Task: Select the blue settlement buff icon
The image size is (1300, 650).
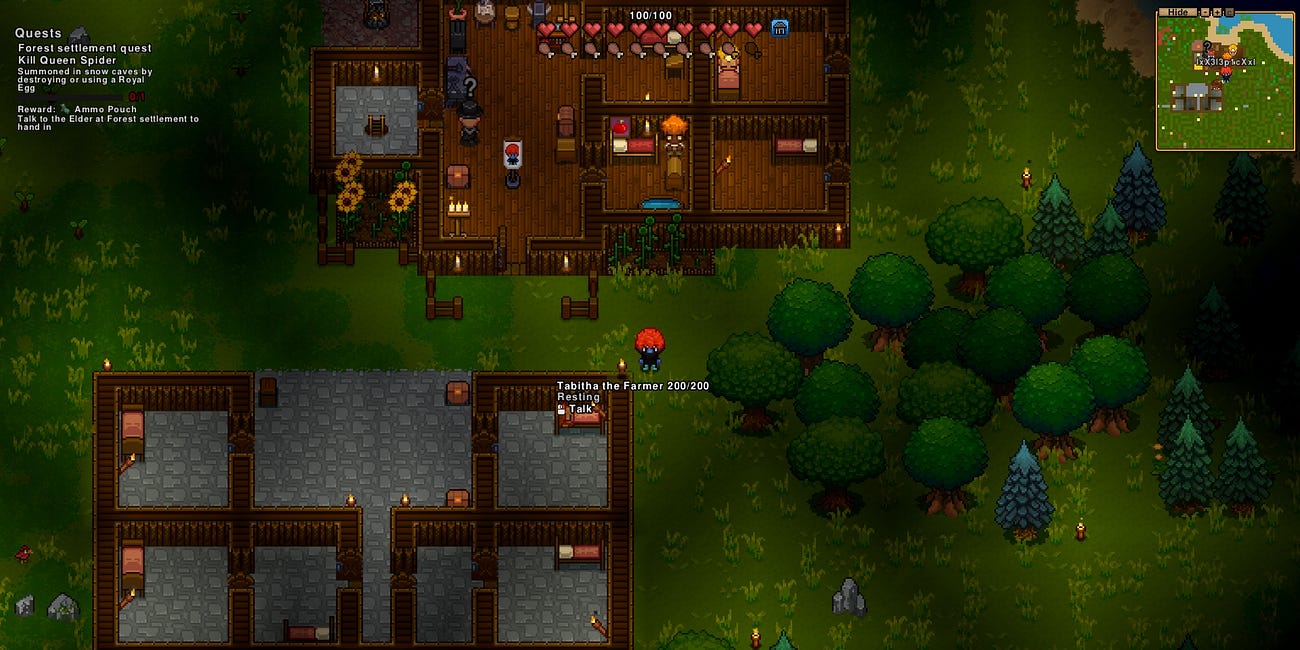Action: pos(779,29)
